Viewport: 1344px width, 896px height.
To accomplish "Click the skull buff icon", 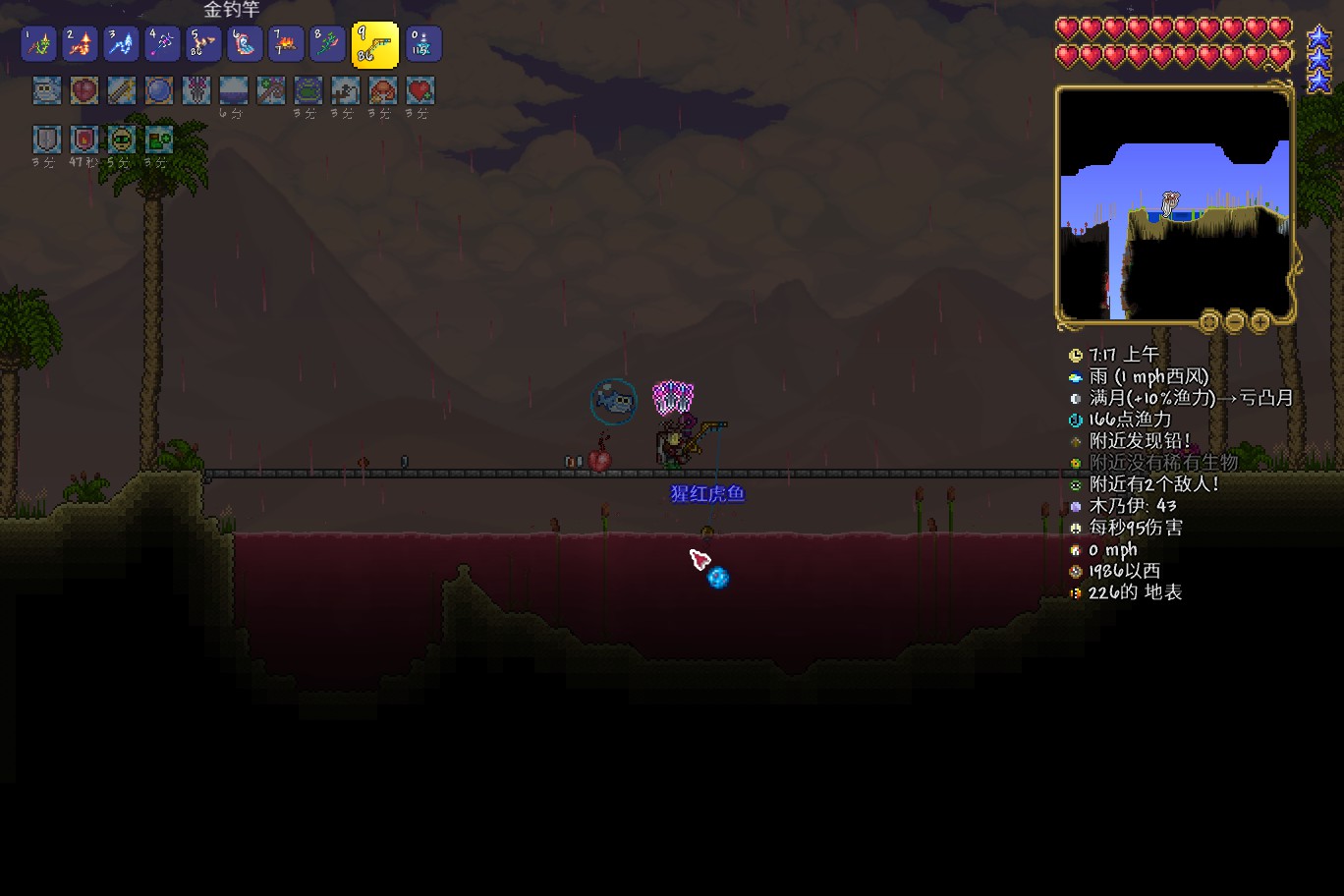I will pyautogui.click(x=47, y=91).
